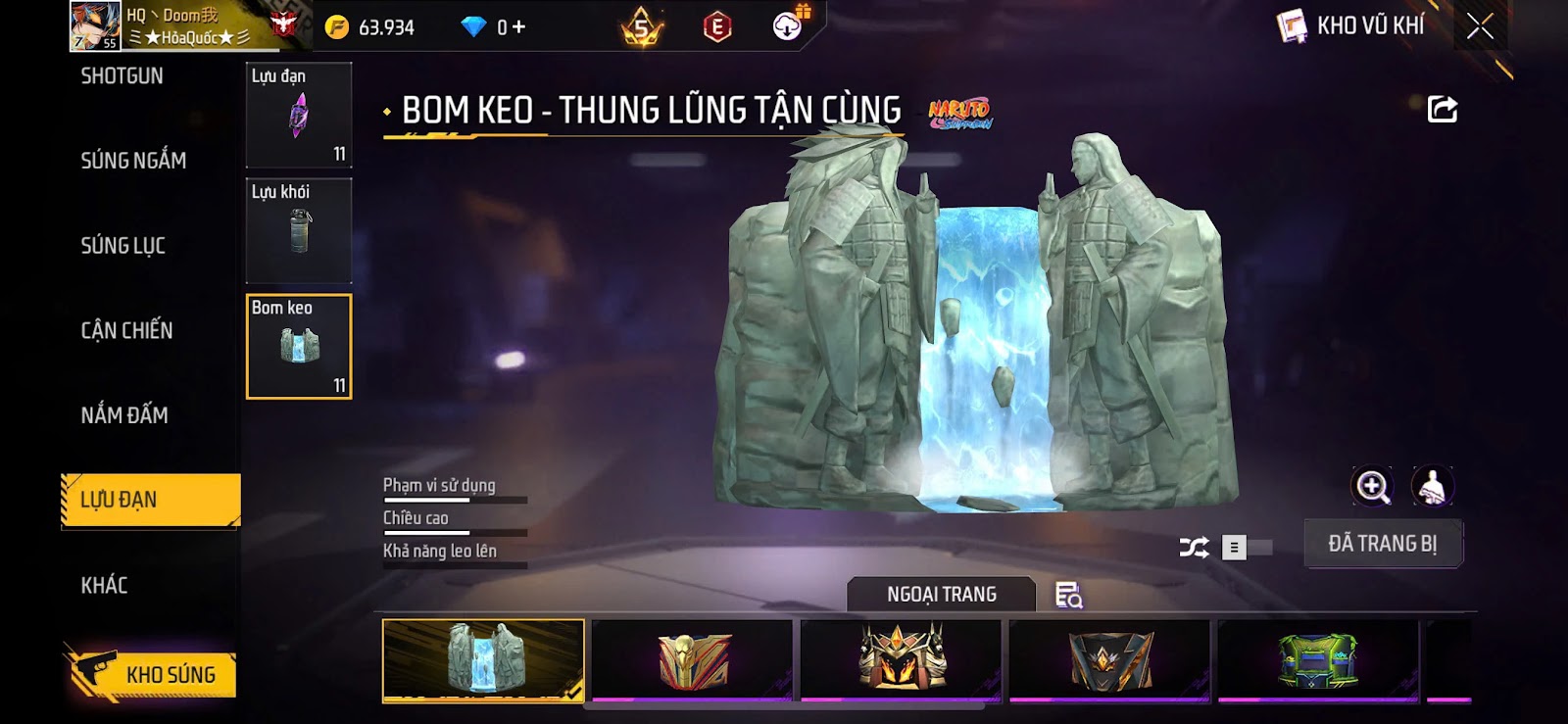
Task: Open Cận Chiến weapons list
Action: (x=127, y=331)
